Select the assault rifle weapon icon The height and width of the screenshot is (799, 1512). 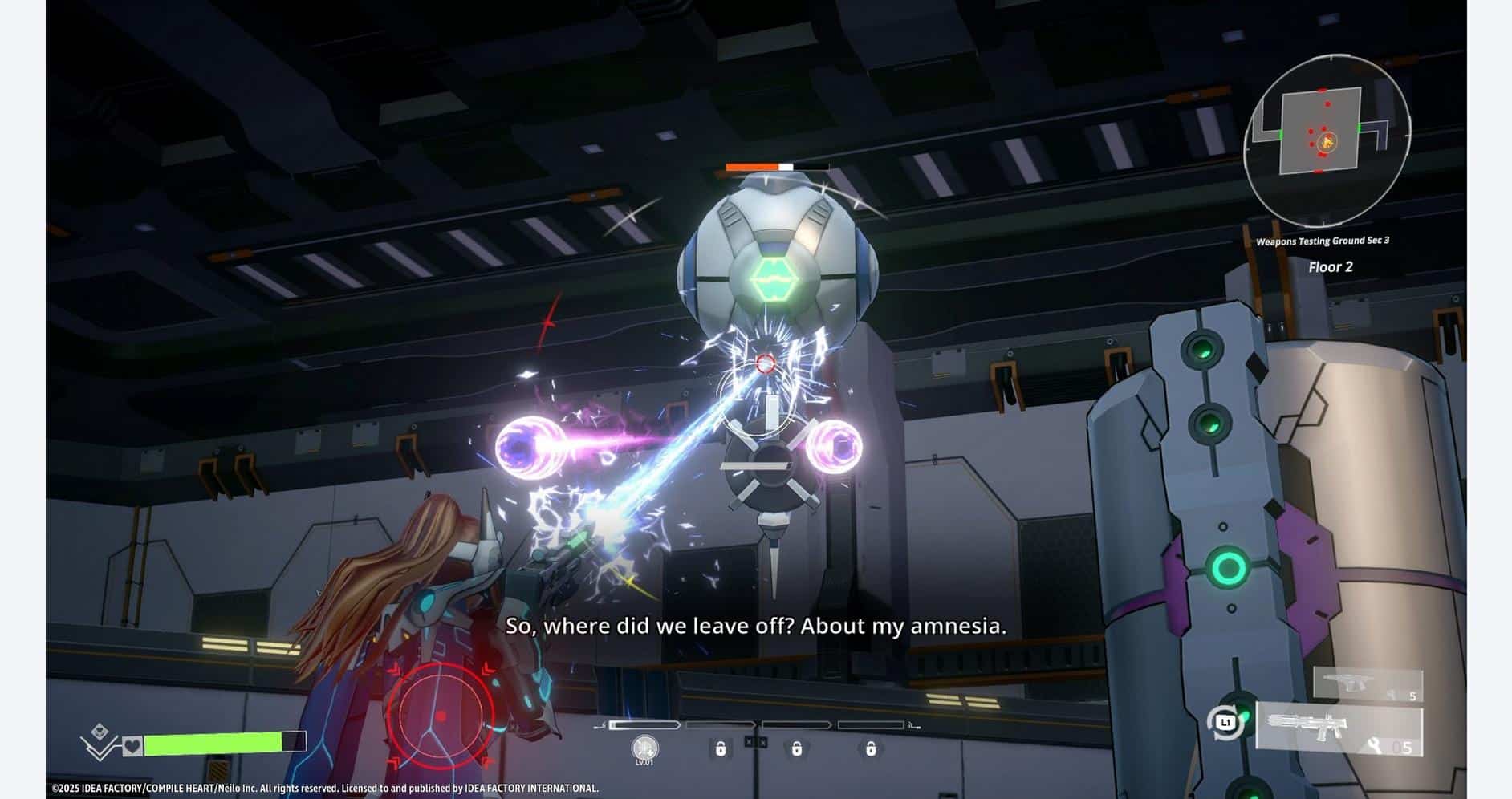pyautogui.click(x=1308, y=727)
